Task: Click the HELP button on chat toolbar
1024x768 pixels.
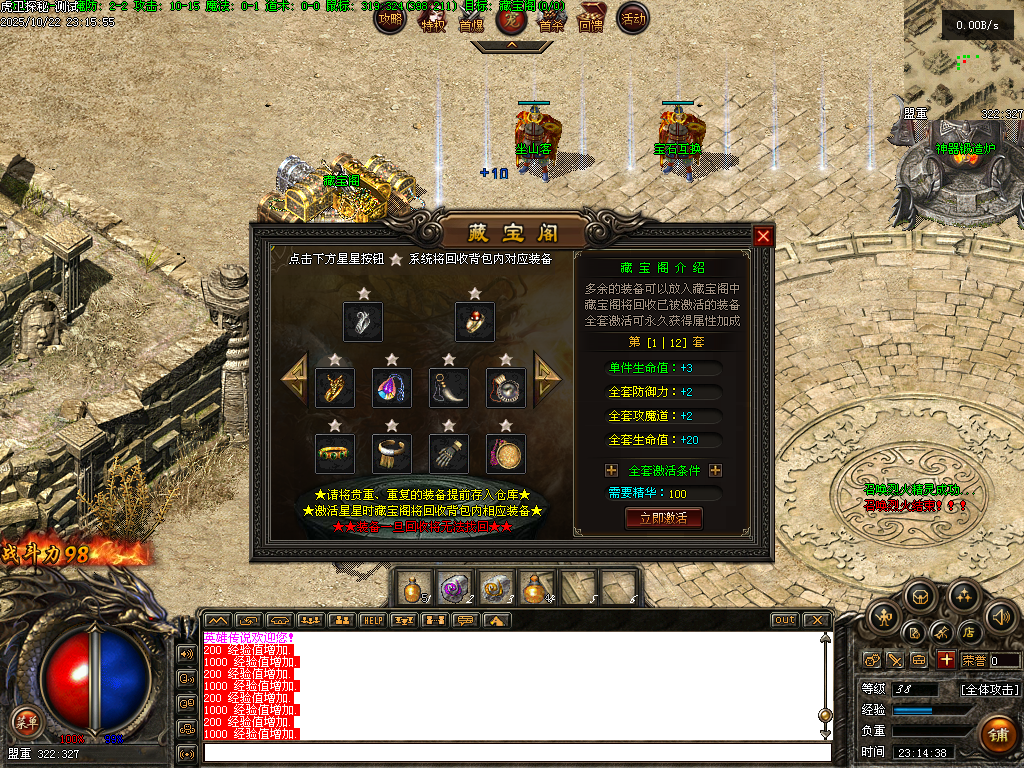Action: [x=372, y=620]
